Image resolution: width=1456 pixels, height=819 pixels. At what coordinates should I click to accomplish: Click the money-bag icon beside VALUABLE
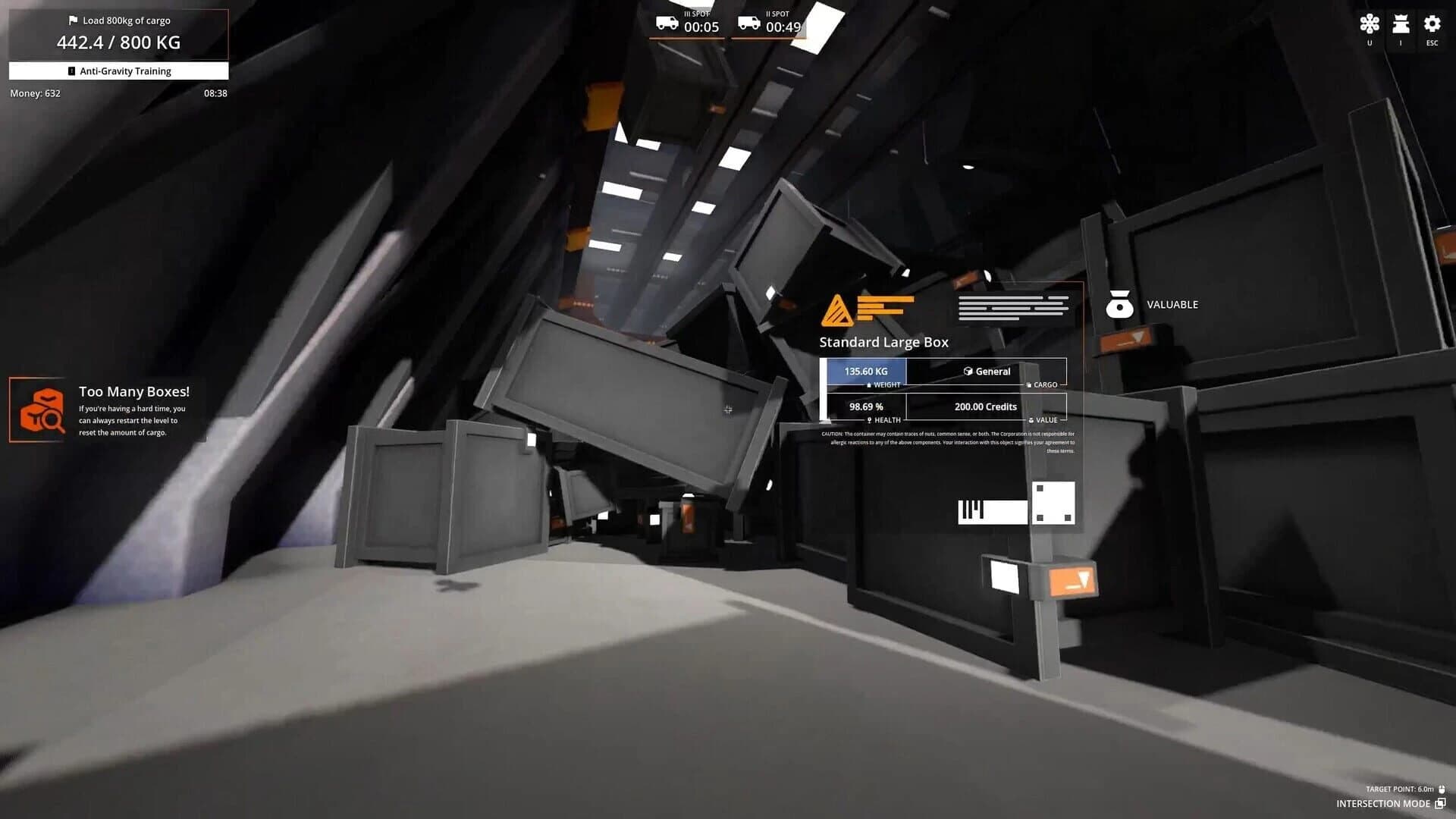[1120, 304]
